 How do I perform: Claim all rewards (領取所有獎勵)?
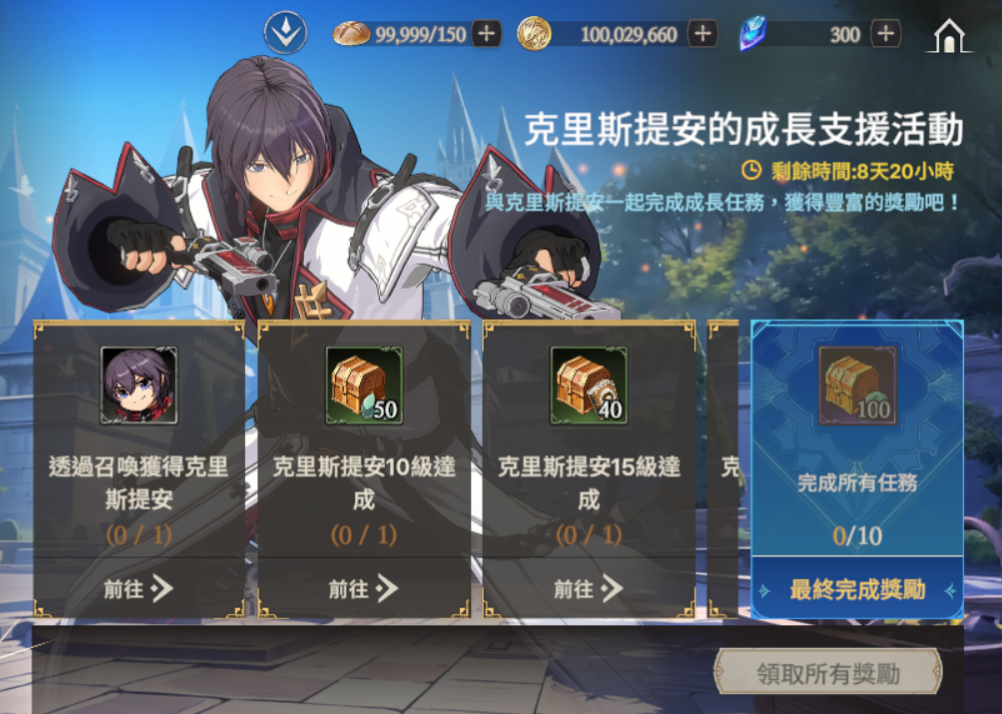click(x=828, y=673)
